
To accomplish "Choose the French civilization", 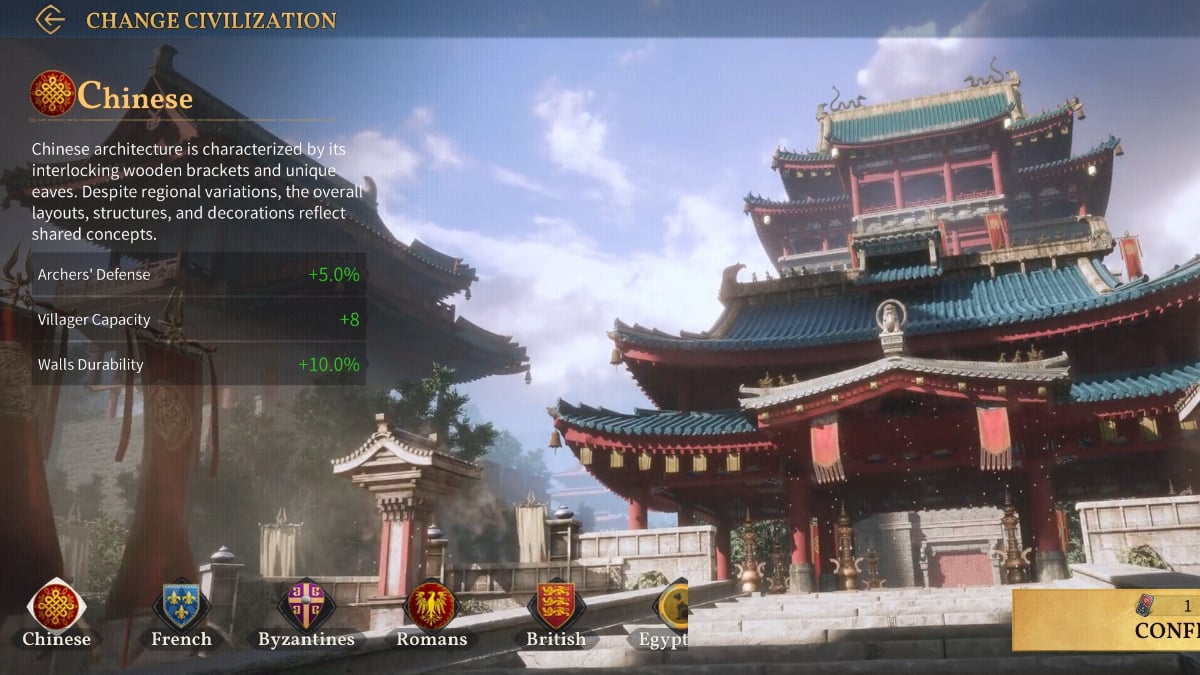I will (181, 607).
